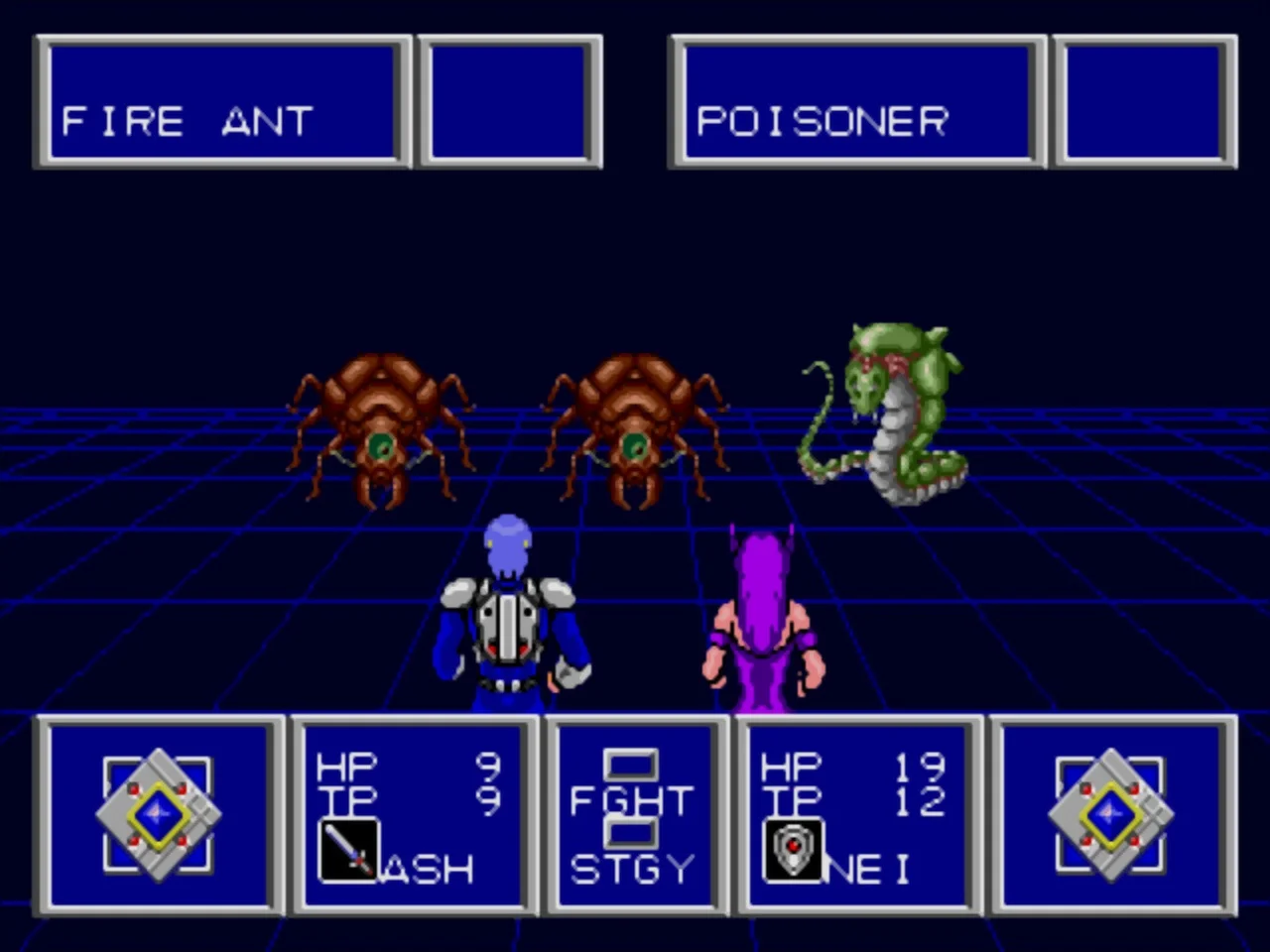This screenshot has width=1270, height=952.
Task: Click the shield icon next to NEI
Action: (x=792, y=851)
